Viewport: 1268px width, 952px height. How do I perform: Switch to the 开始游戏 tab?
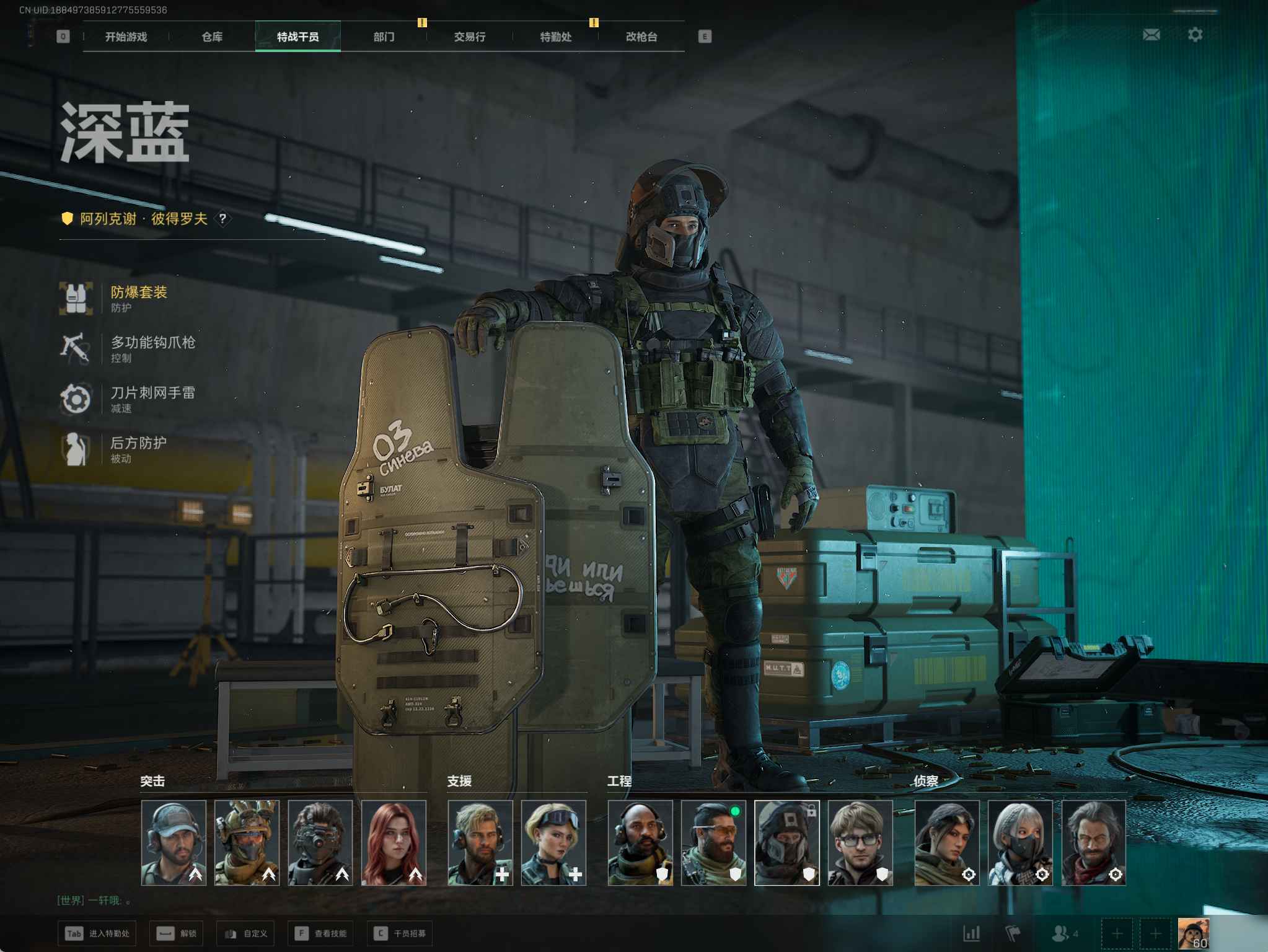[126, 37]
